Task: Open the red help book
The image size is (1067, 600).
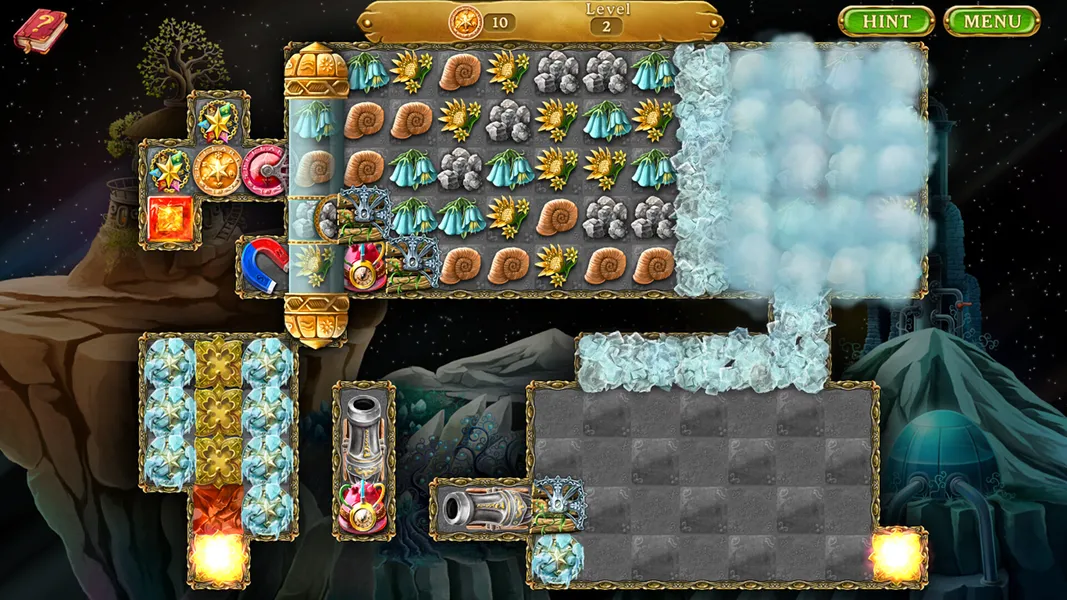Action: pyautogui.click(x=39, y=29)
